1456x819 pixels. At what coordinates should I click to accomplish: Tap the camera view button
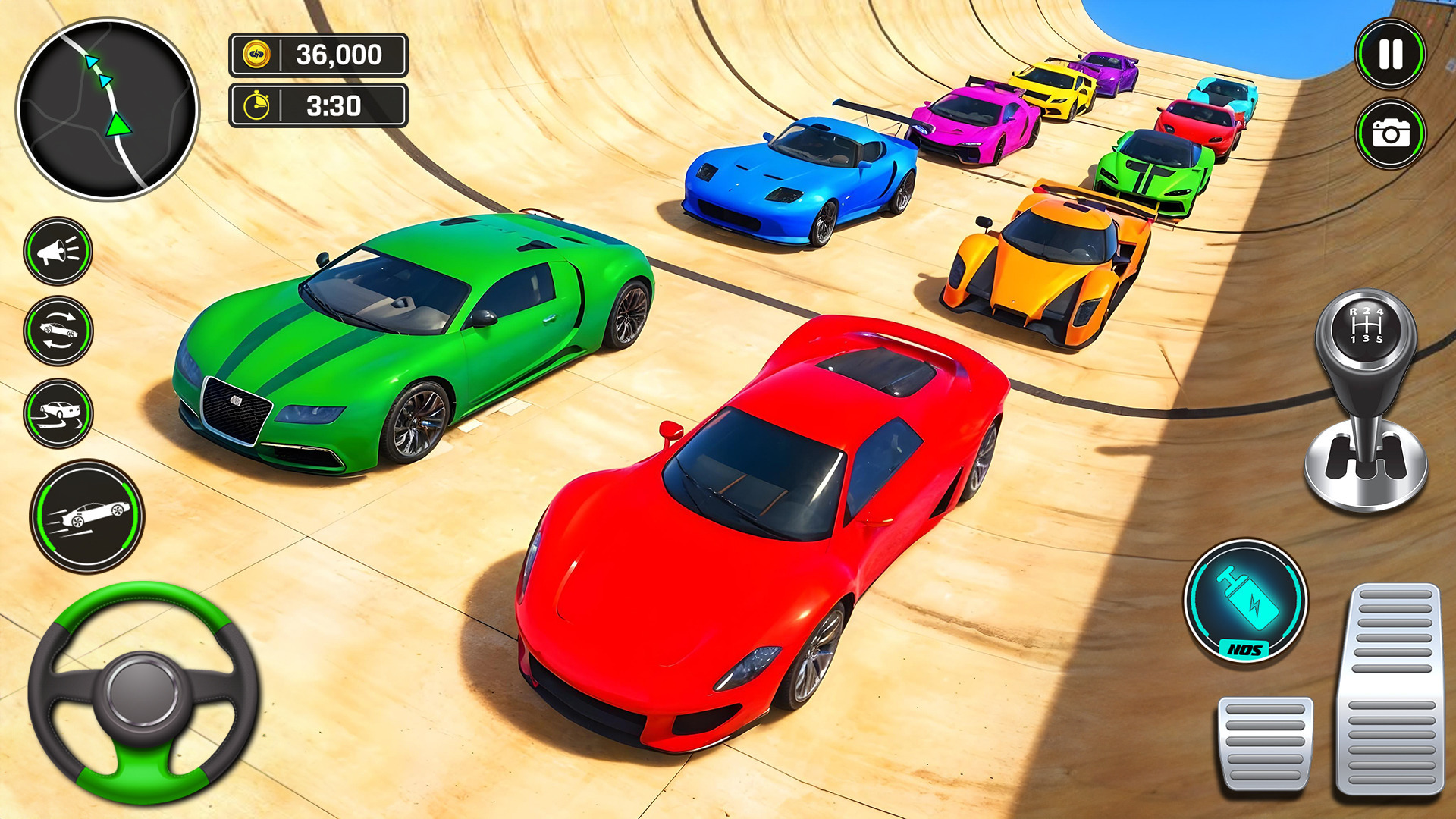[1390, 134]
